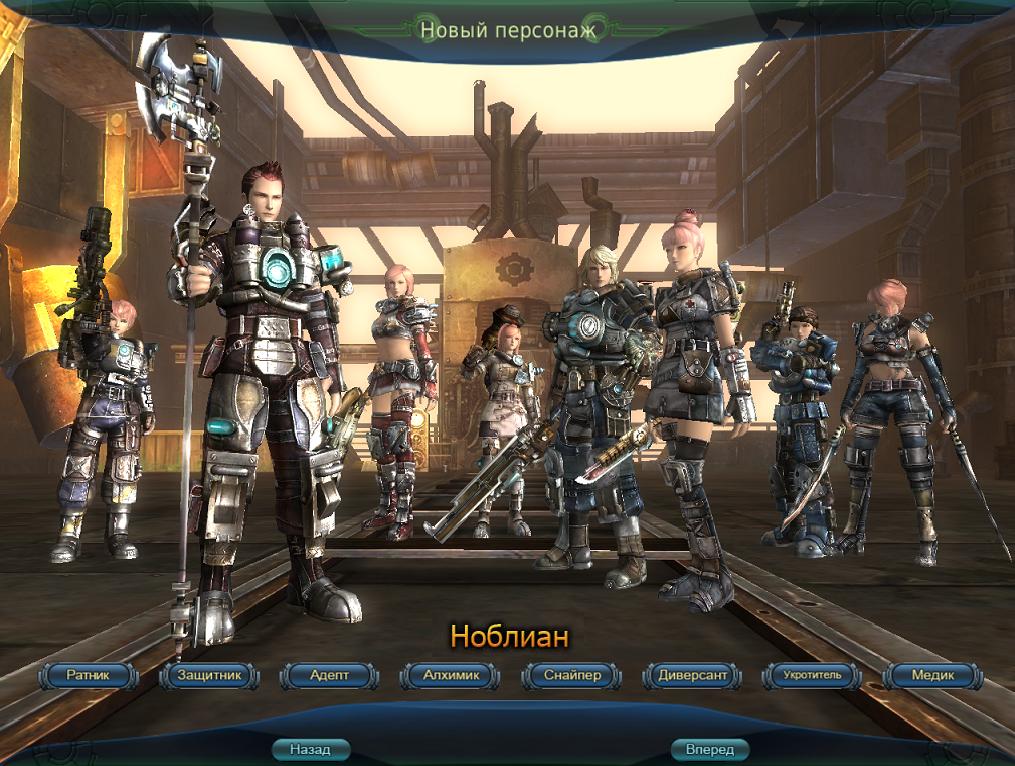Select the Защитник class
1015x766 pixels.
(x=209, y=676)
